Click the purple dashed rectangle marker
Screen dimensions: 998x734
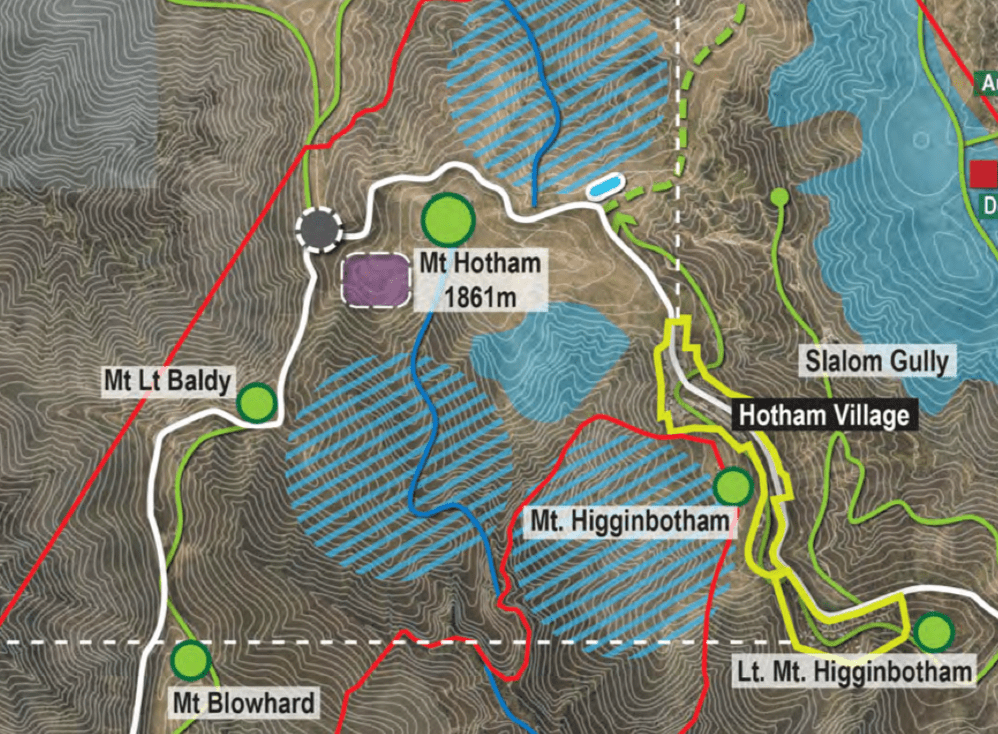coord(377,280)
